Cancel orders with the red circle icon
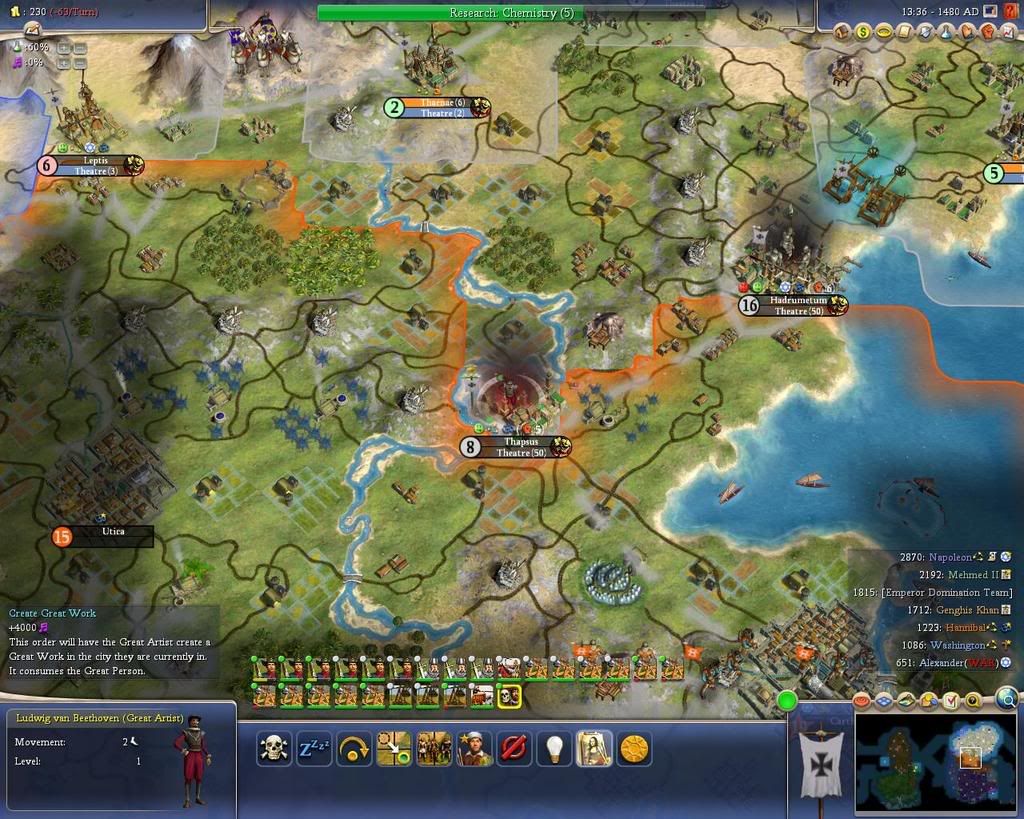Viewport: 1024px width, 819px height. pos(514,748)
